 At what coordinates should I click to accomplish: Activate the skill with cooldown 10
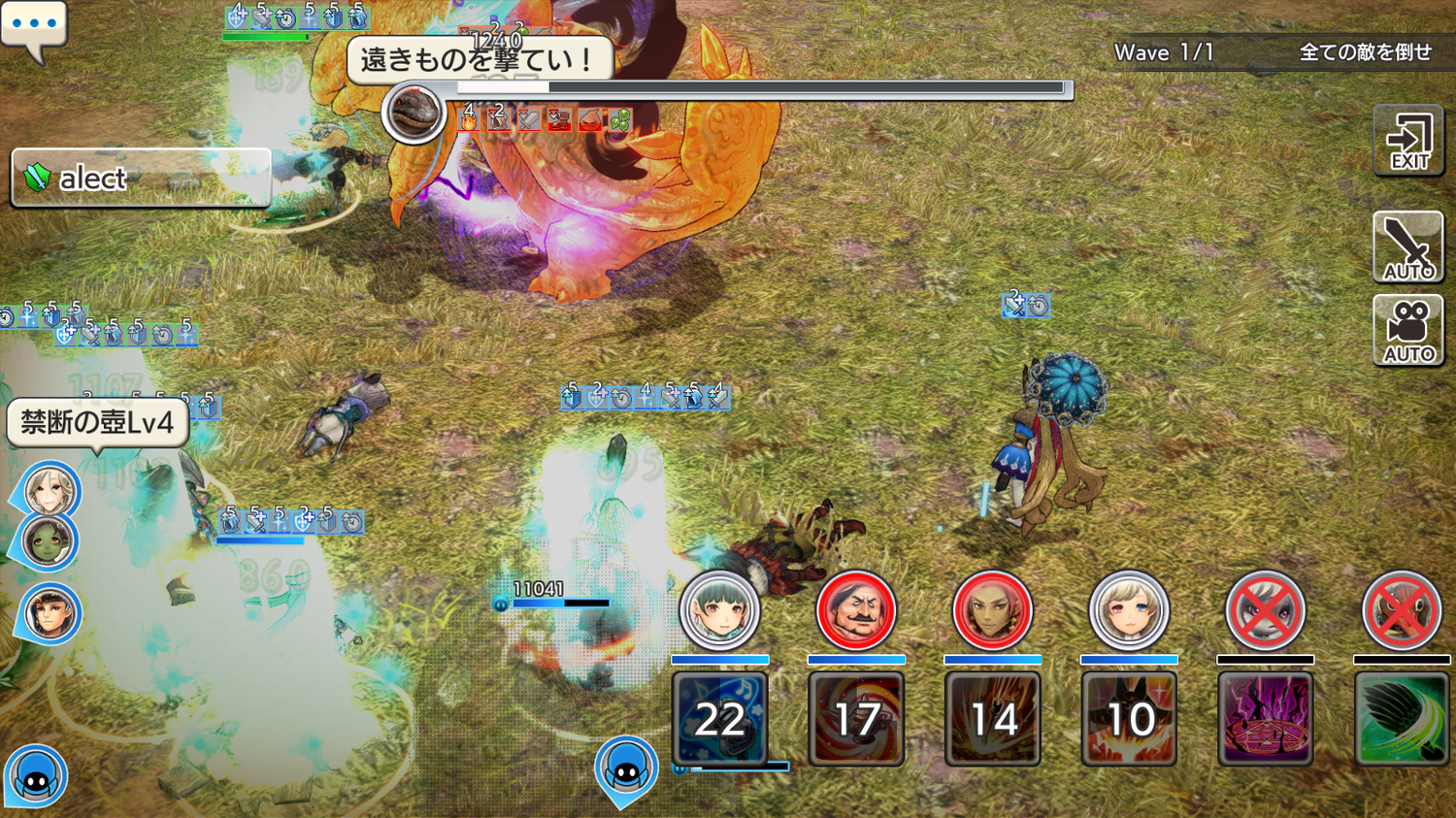tap(1129, 719)
